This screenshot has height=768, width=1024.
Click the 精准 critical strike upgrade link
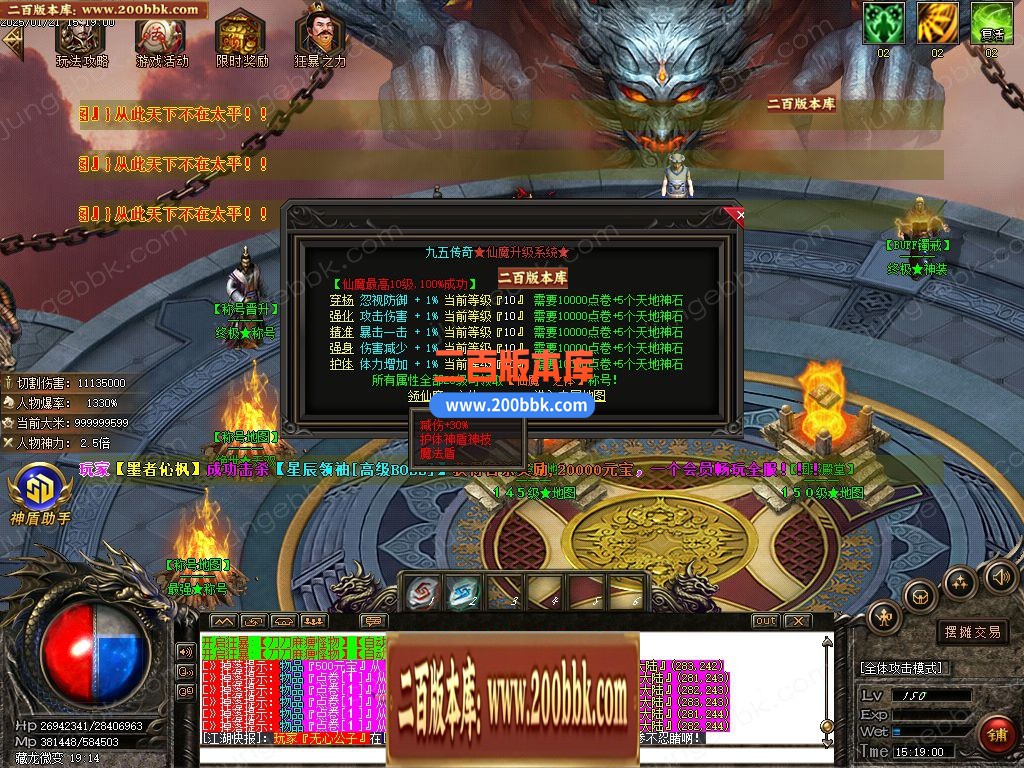click(342, 332)
